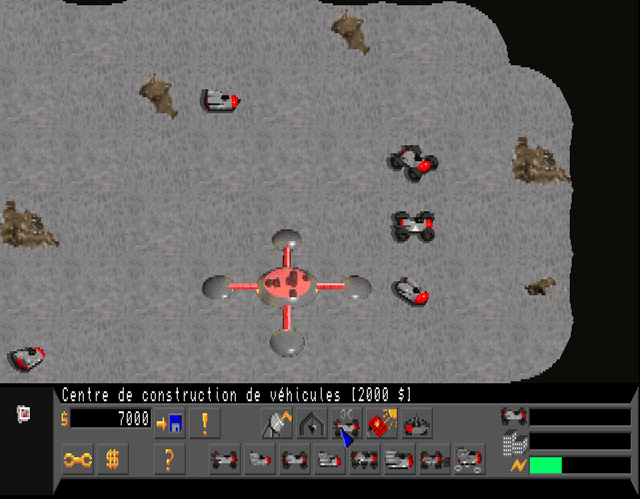
Task: Open help with the question mark button
Action: click(168, 460)
